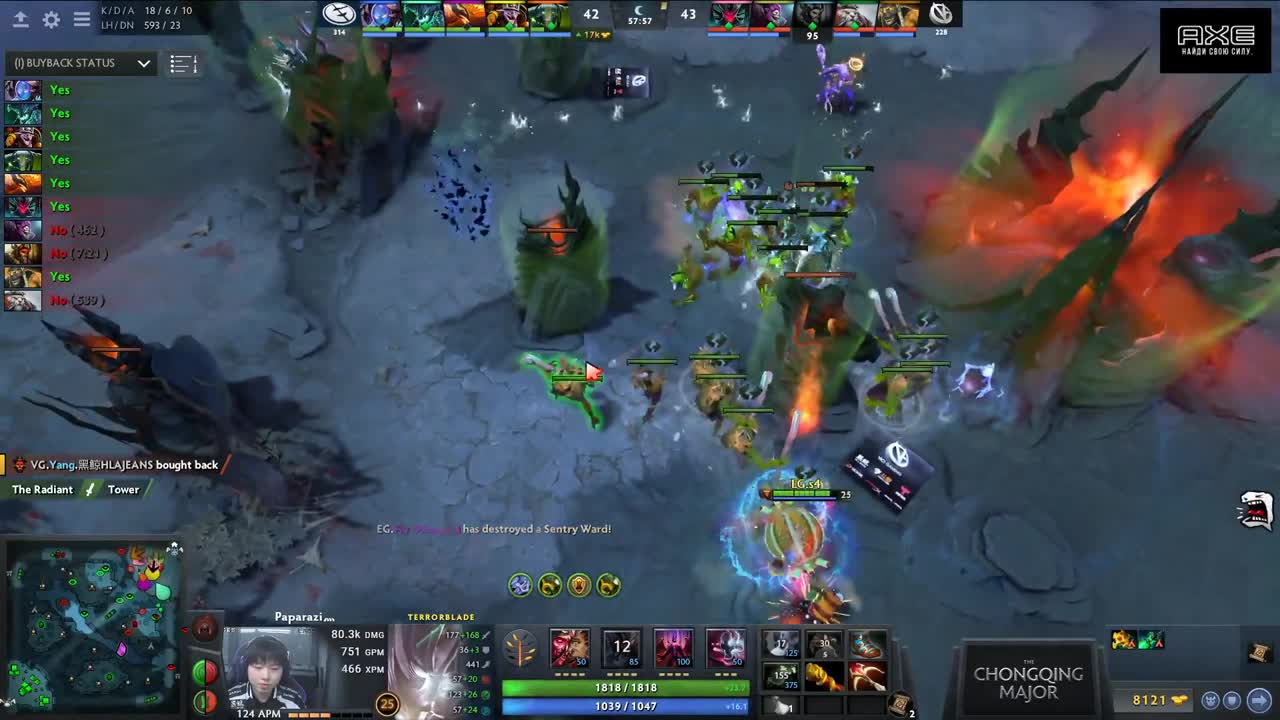Click the minimap in the bottom left corner
The height and width of the screenshot is (720, 1280).
tap(95, 630)
